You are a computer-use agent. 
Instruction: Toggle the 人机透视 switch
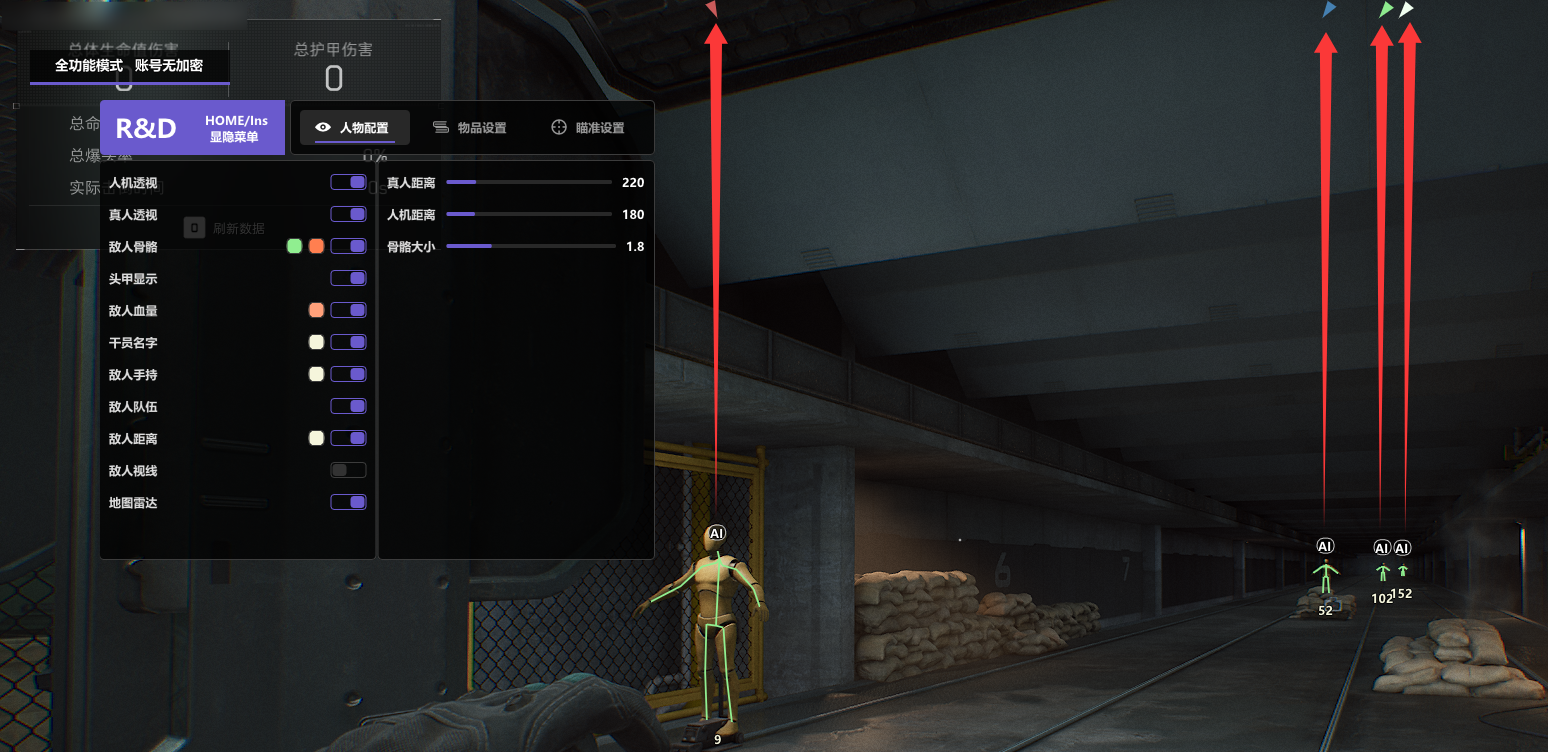pos(348,182)
